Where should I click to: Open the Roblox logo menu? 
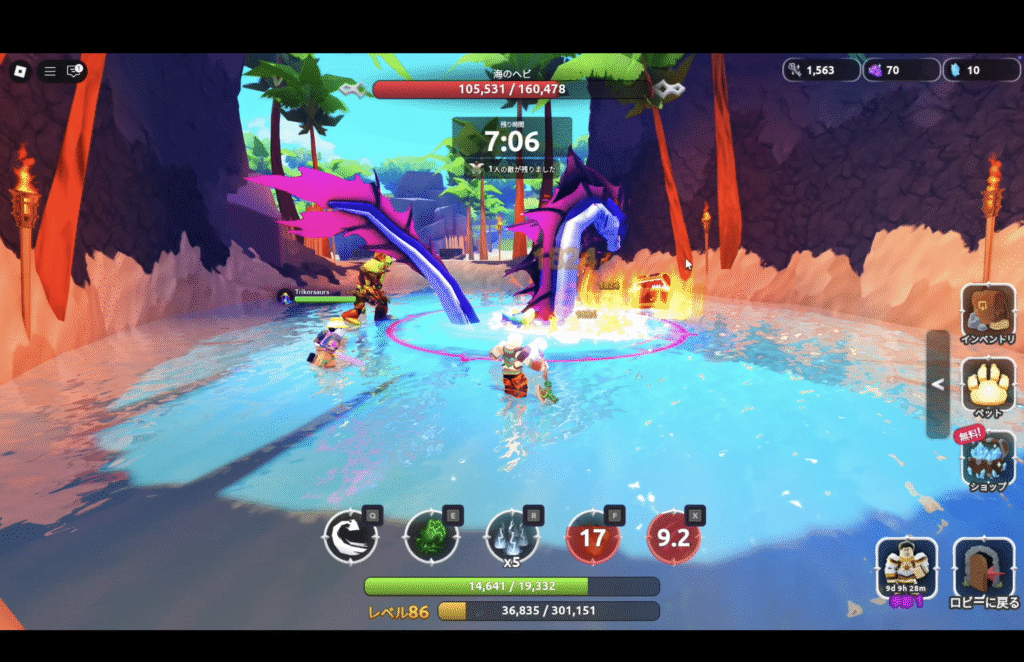pos(20,71)
